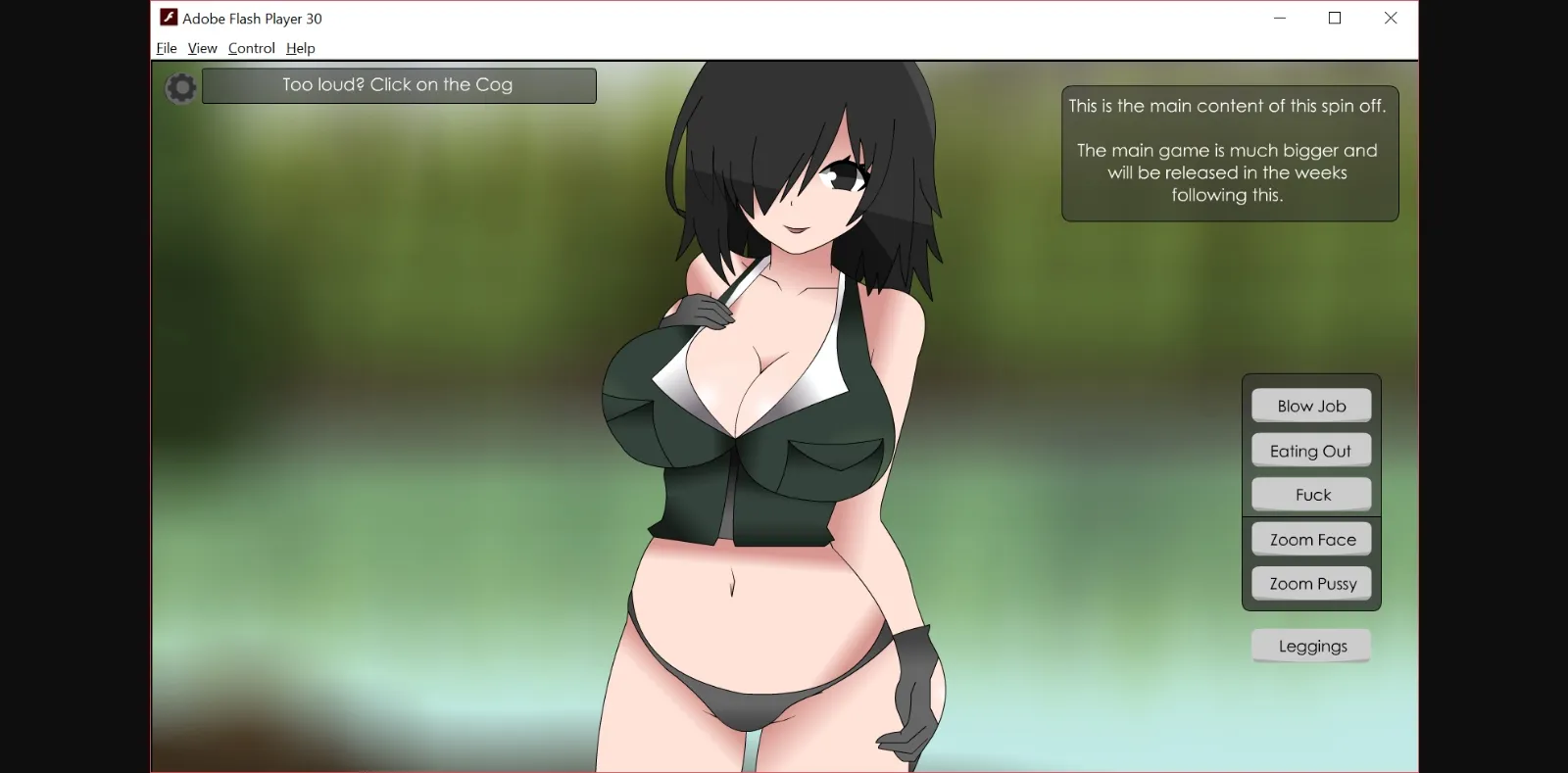Open the Control menu
The image size is (1568, 773).
point(251,48)
